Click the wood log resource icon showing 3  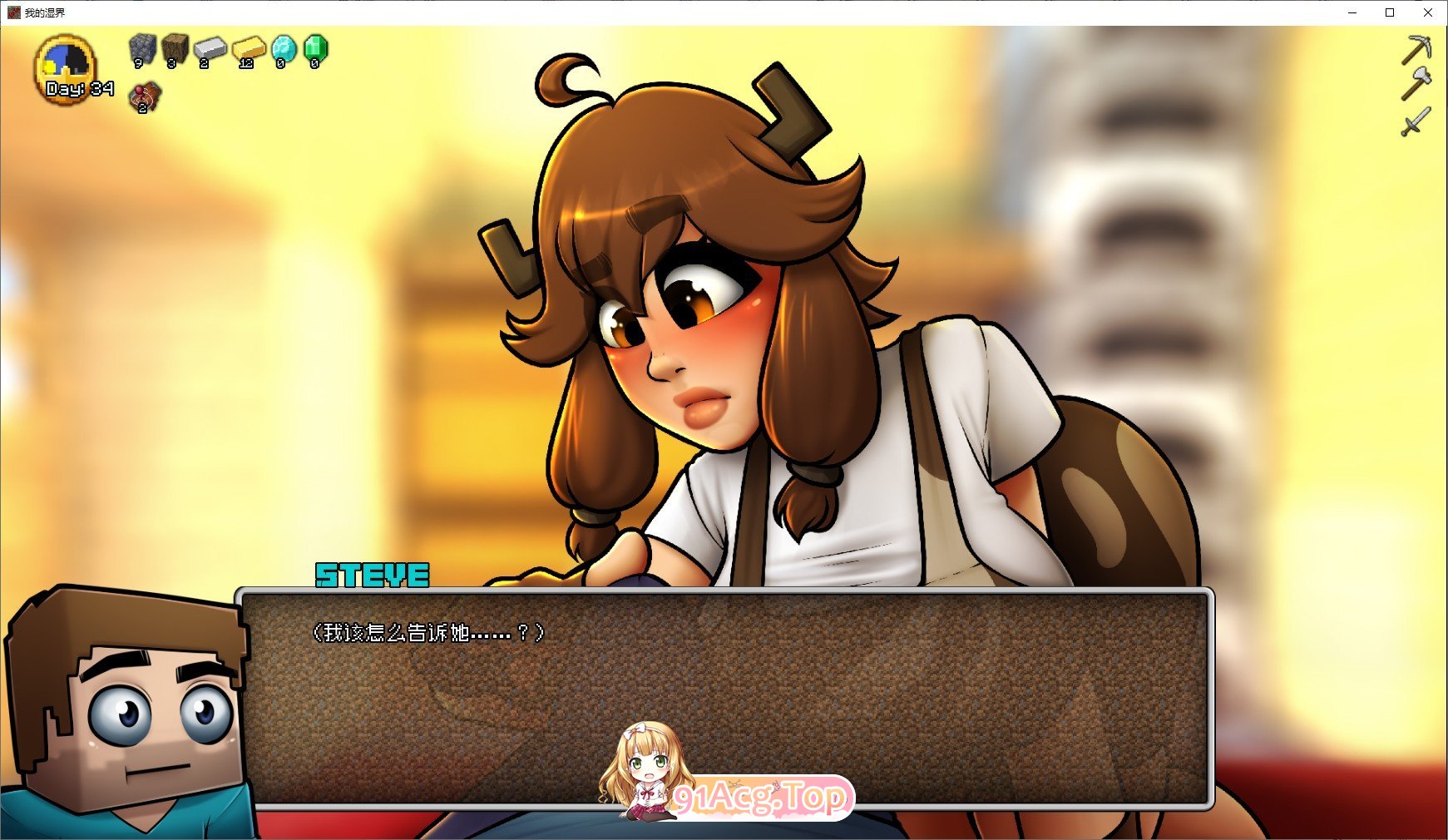coord(175,50)
